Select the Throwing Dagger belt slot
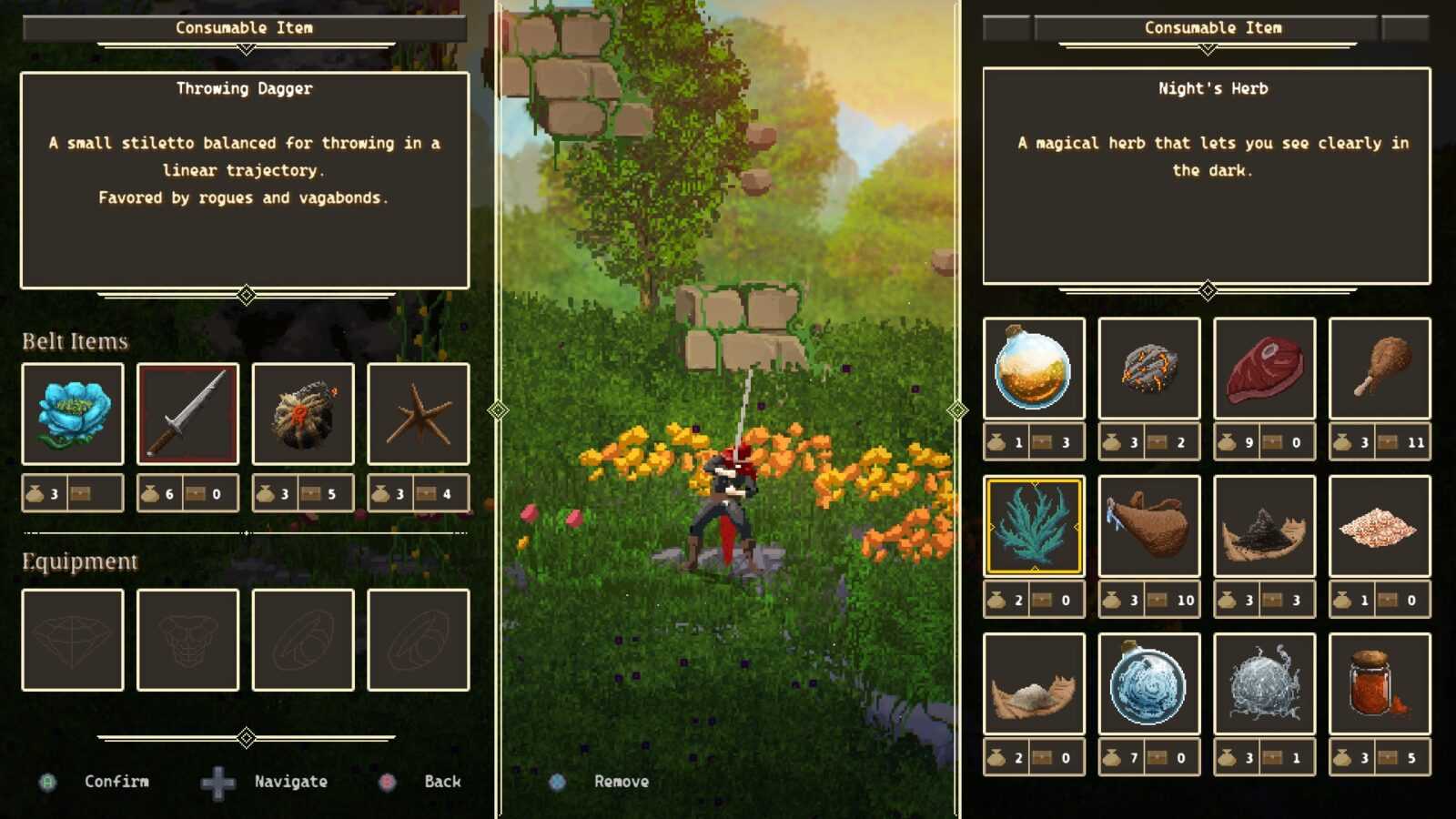The width and height of the screenshot is (1456, 819). tap(187, 414)
